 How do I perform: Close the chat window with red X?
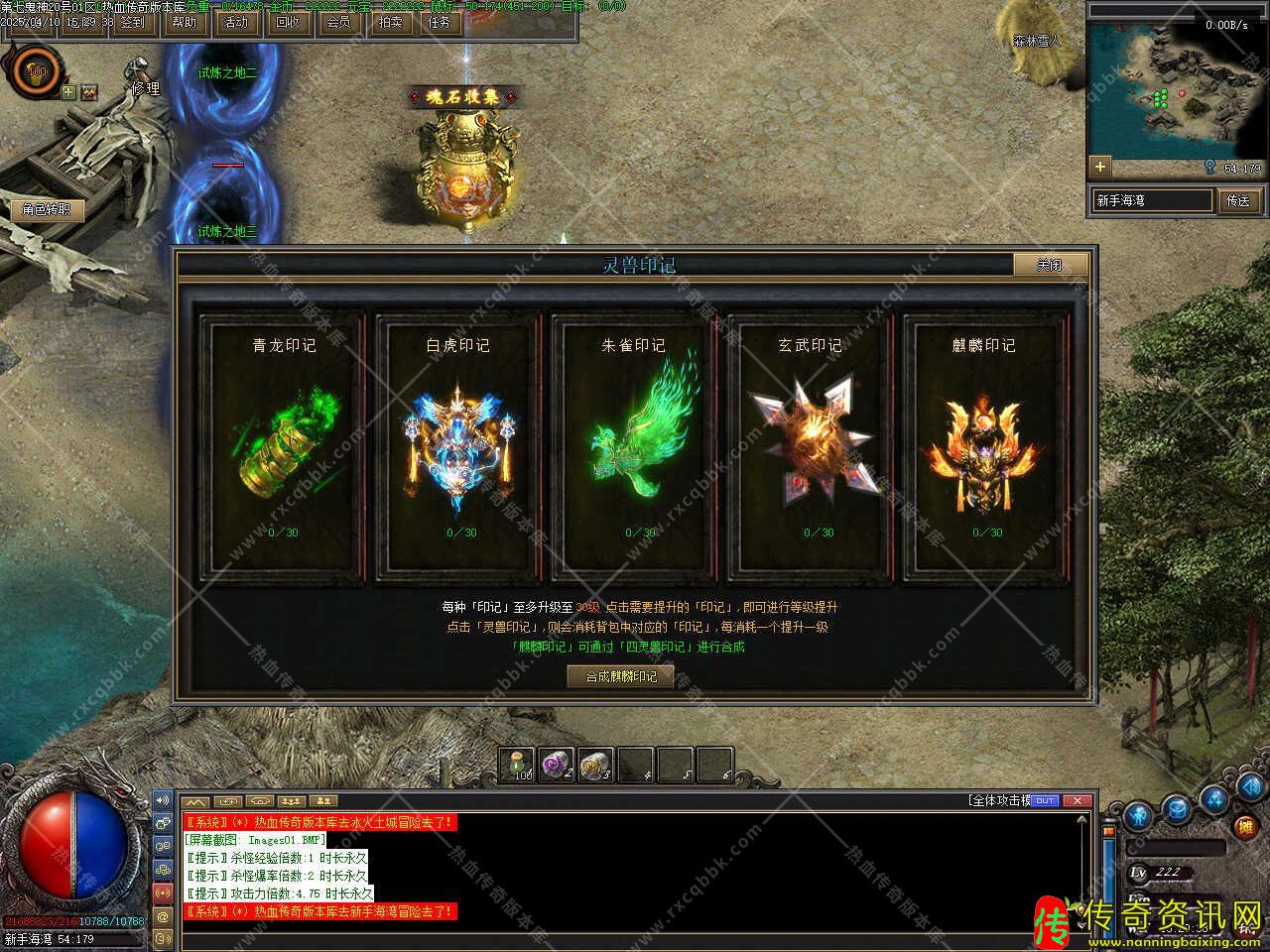point(1078,800)
